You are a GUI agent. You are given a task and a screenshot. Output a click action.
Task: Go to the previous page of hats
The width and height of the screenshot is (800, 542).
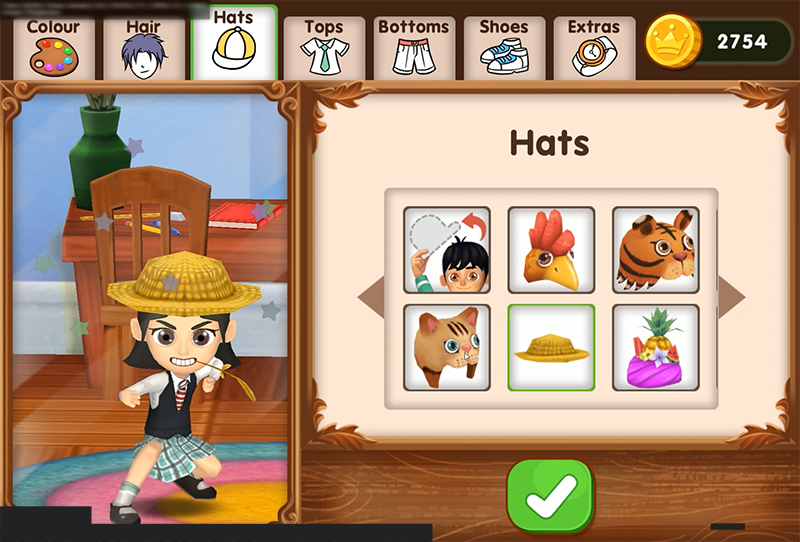(370, 297)
